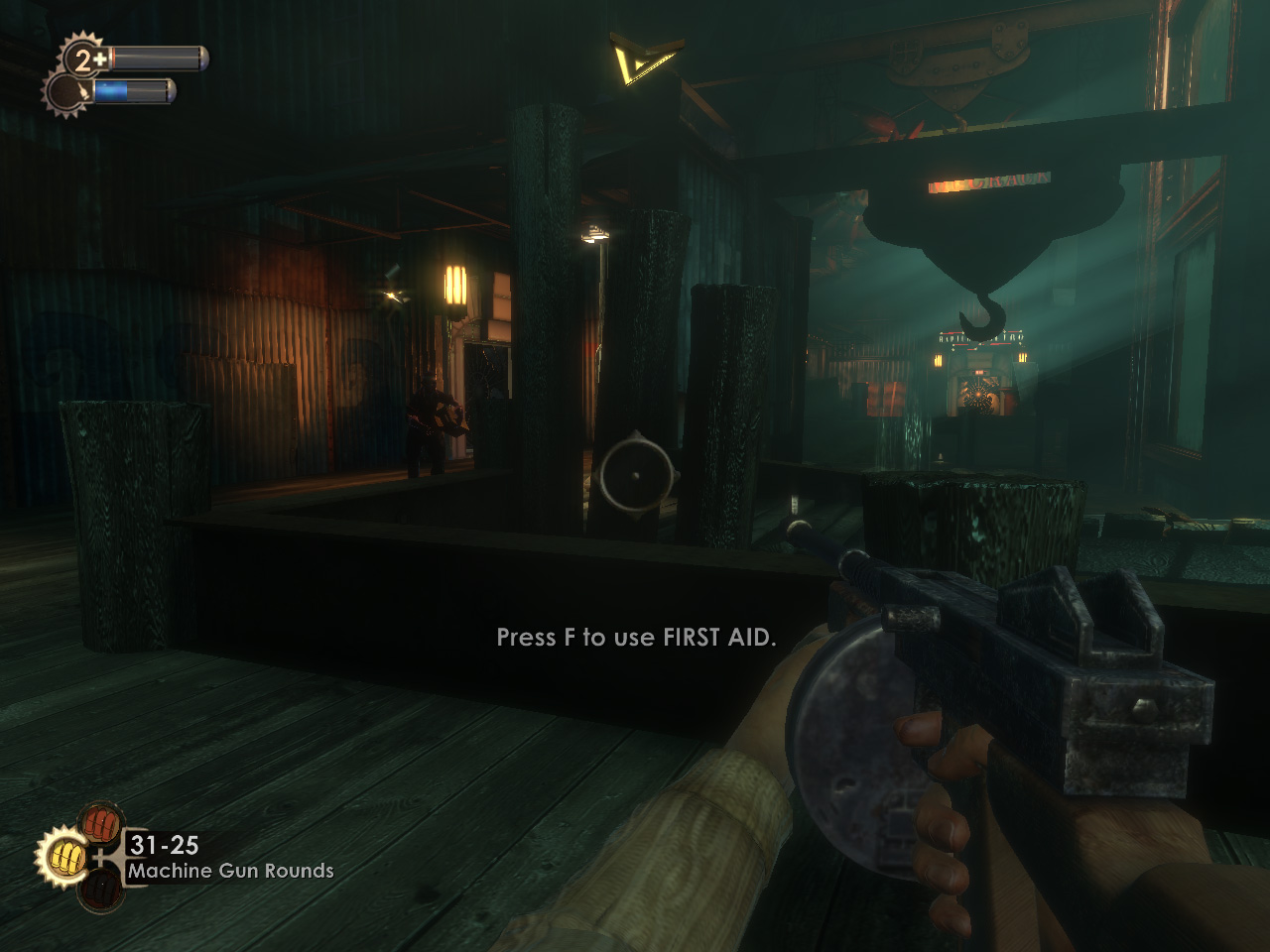This screenshot has width=1270, height=952.
Task: Click the first aid kit counter gear
Action: 85,59
